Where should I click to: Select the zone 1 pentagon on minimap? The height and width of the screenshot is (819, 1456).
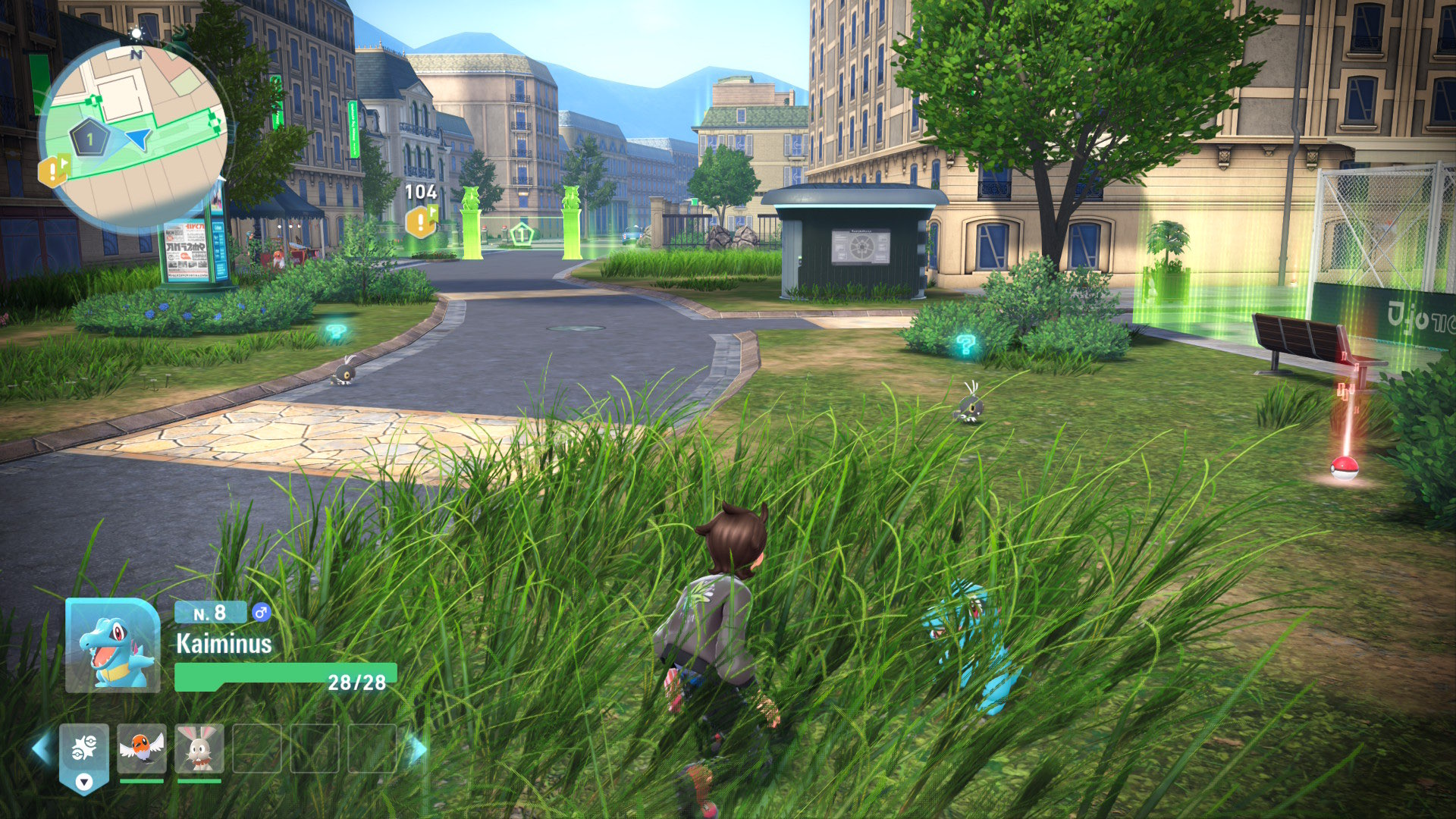(x=89, y=140)
